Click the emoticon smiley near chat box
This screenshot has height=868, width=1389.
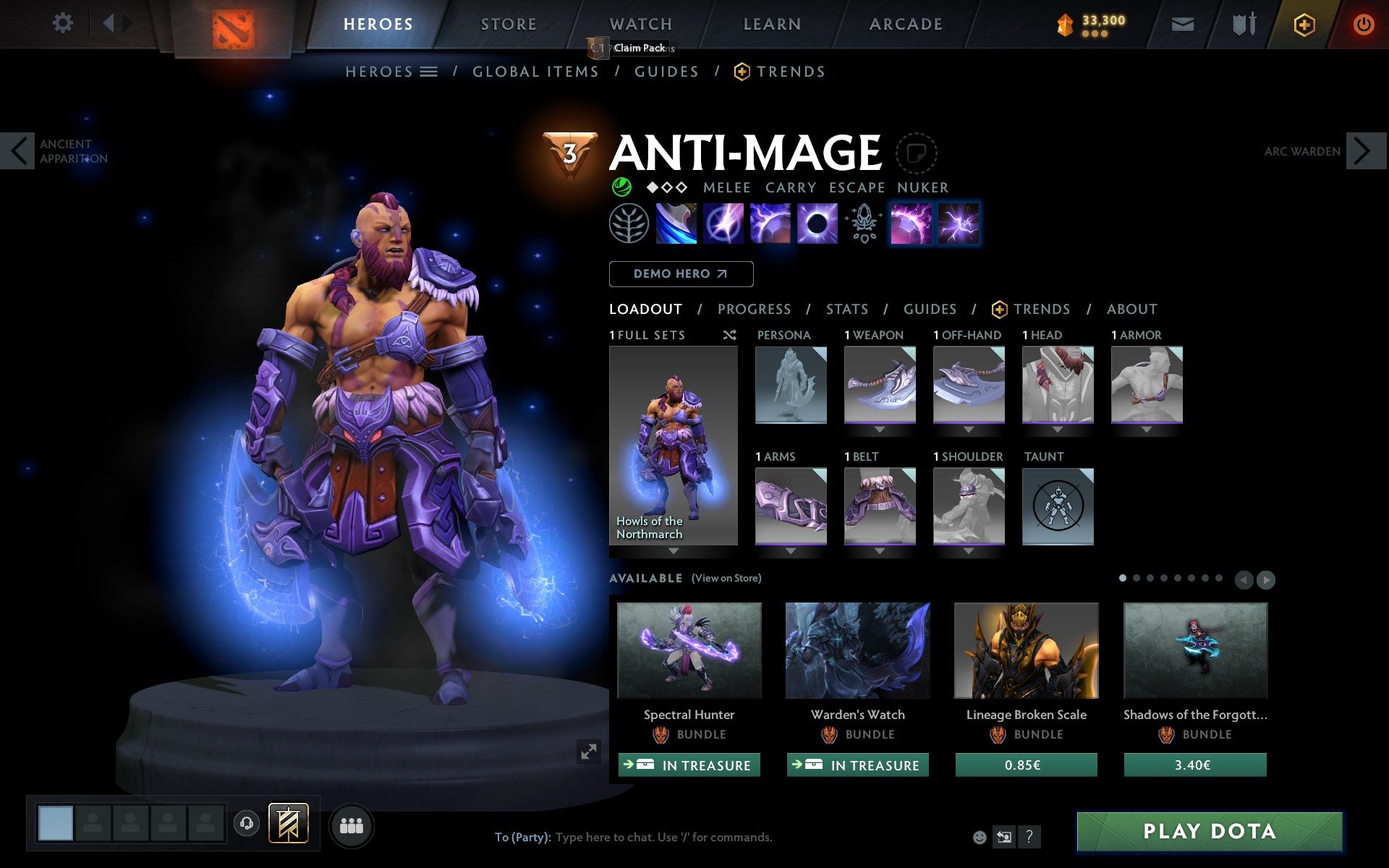click(980, 838)
